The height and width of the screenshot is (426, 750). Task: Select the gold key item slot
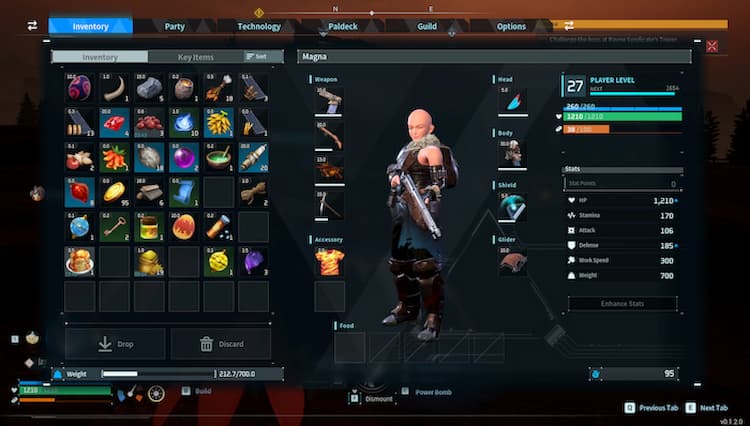pyautogui.click(x=114, y=227)
